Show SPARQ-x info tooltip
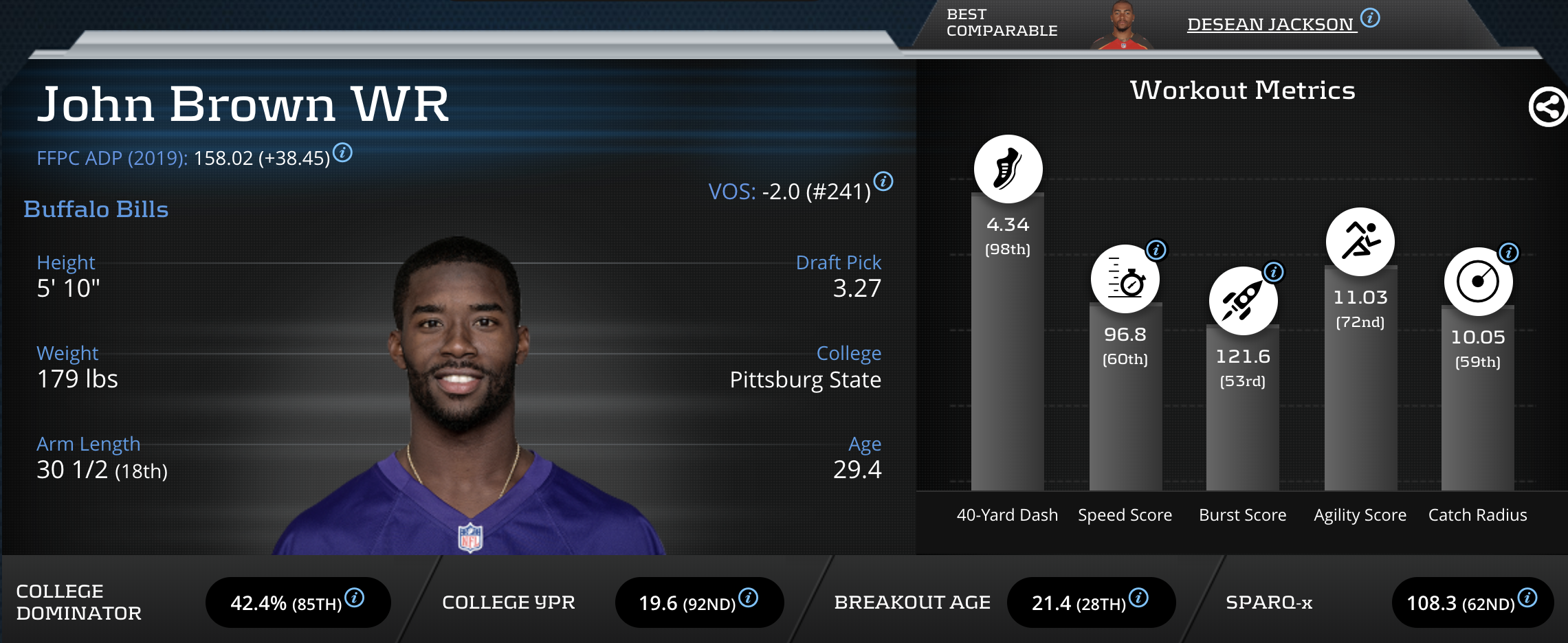 [1527, 598]
